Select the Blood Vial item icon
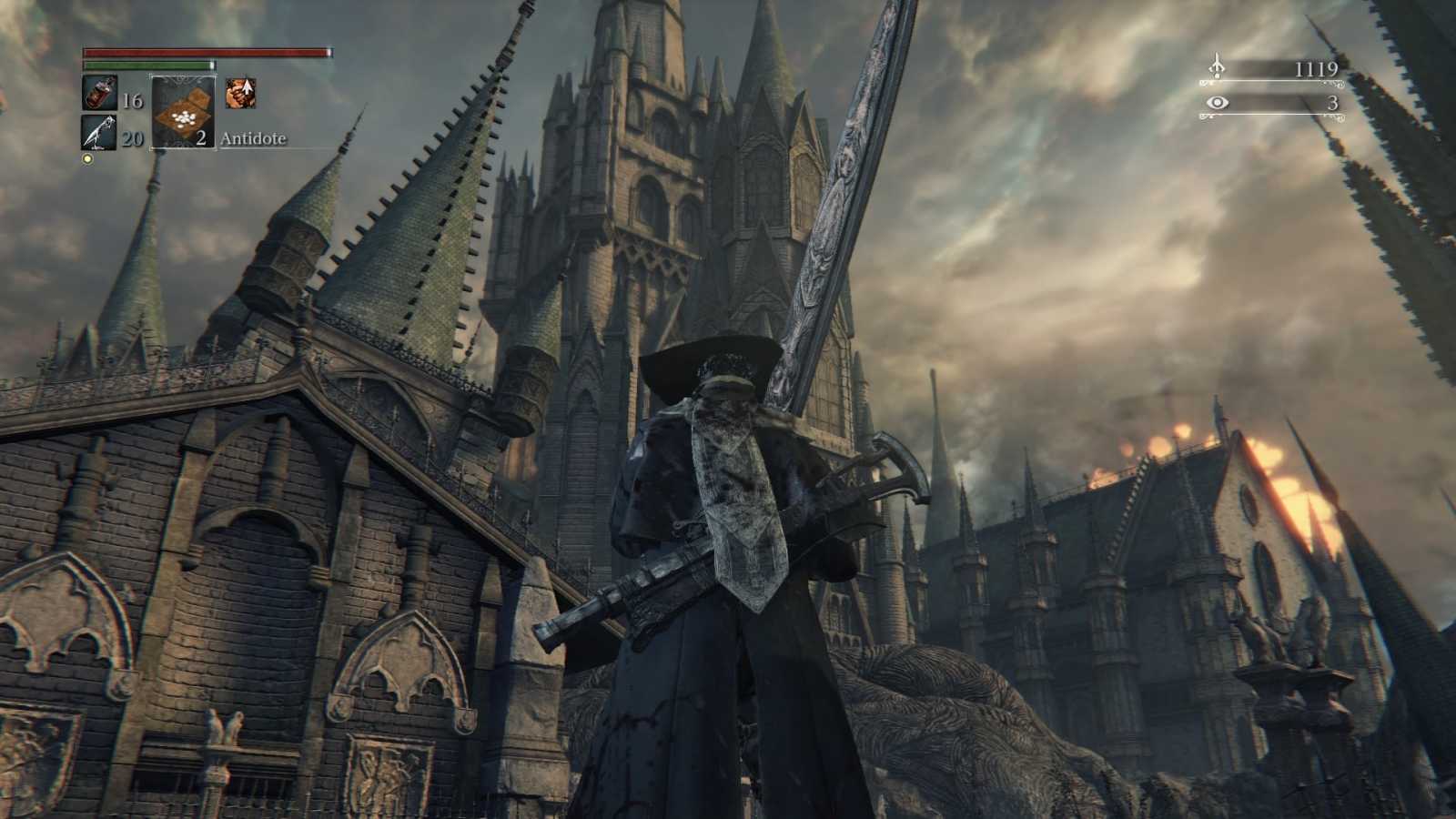Screen dimensions: 1456x819 click(100, 92)
